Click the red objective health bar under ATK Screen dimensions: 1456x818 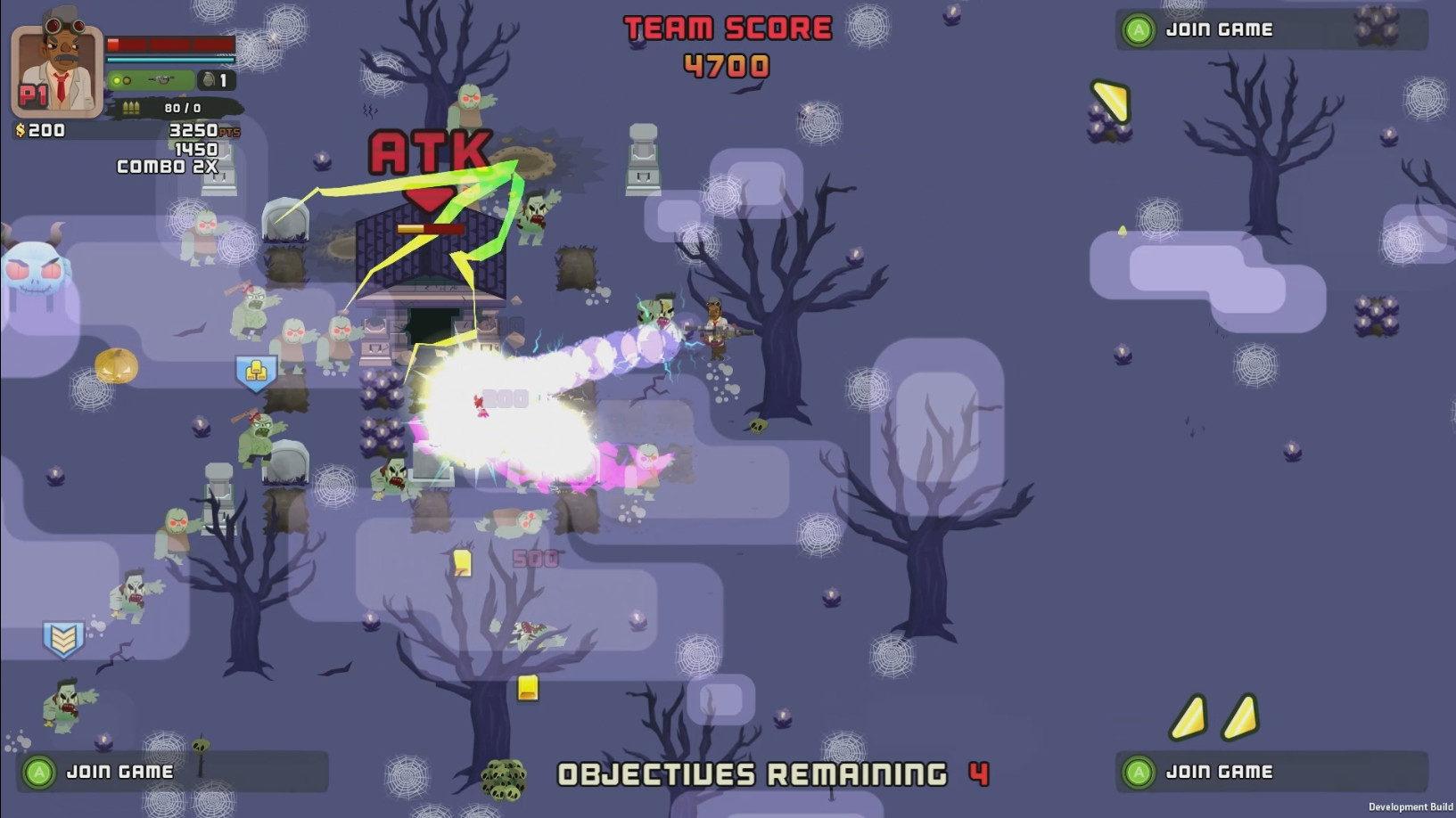point(431,228)
